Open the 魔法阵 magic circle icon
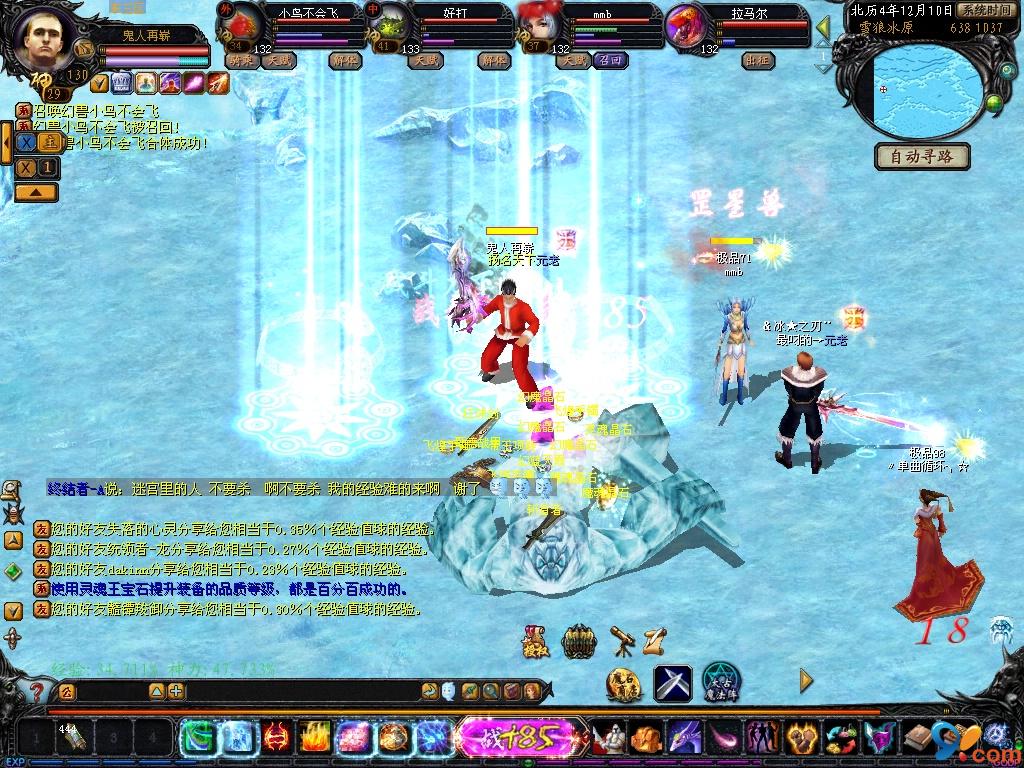The width and height of the screenshot is (1024, 768). point(721,682)
